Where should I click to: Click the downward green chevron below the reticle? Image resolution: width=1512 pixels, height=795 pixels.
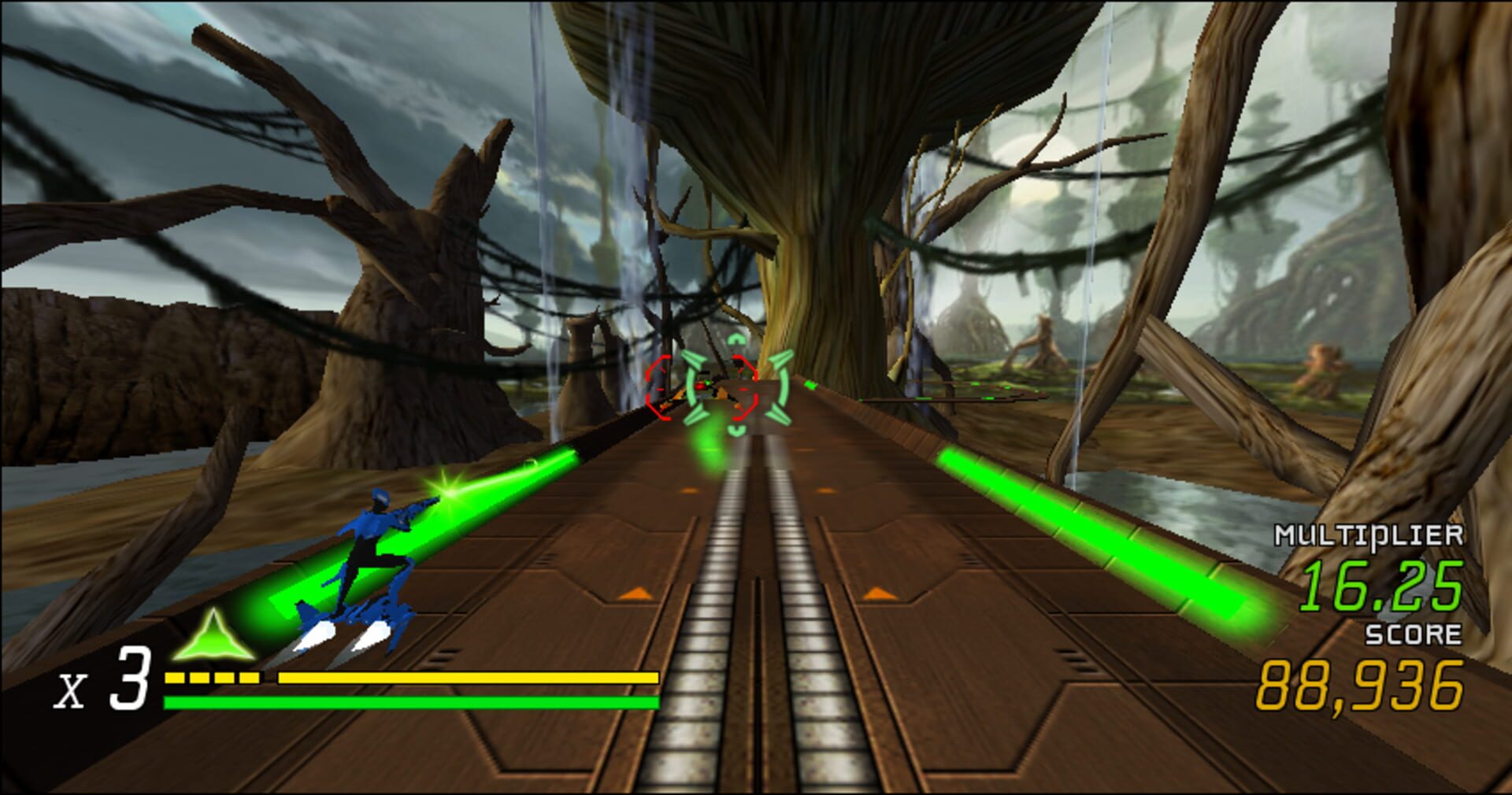(x=736, y=431)
